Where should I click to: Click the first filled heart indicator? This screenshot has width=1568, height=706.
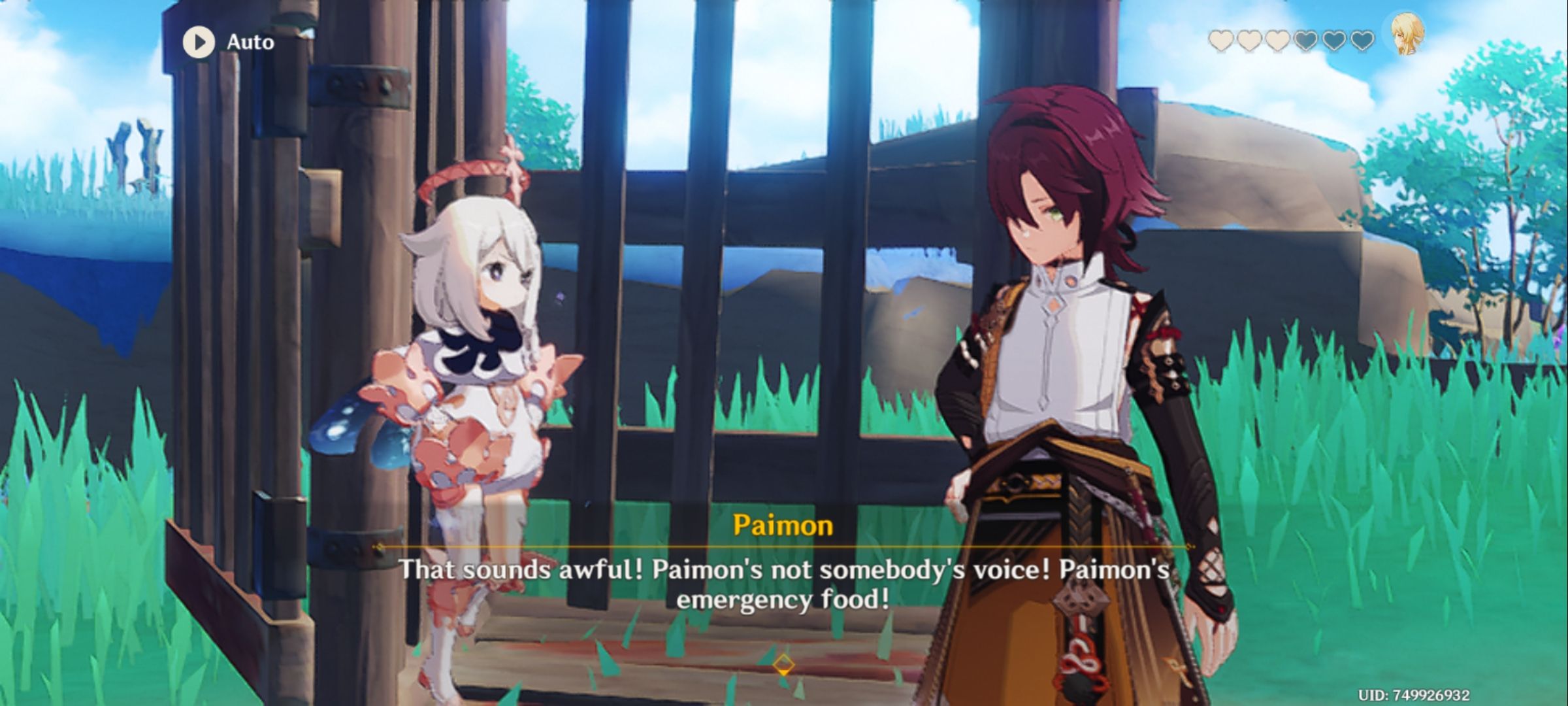pyautogui.click(x=1220, y=42)
